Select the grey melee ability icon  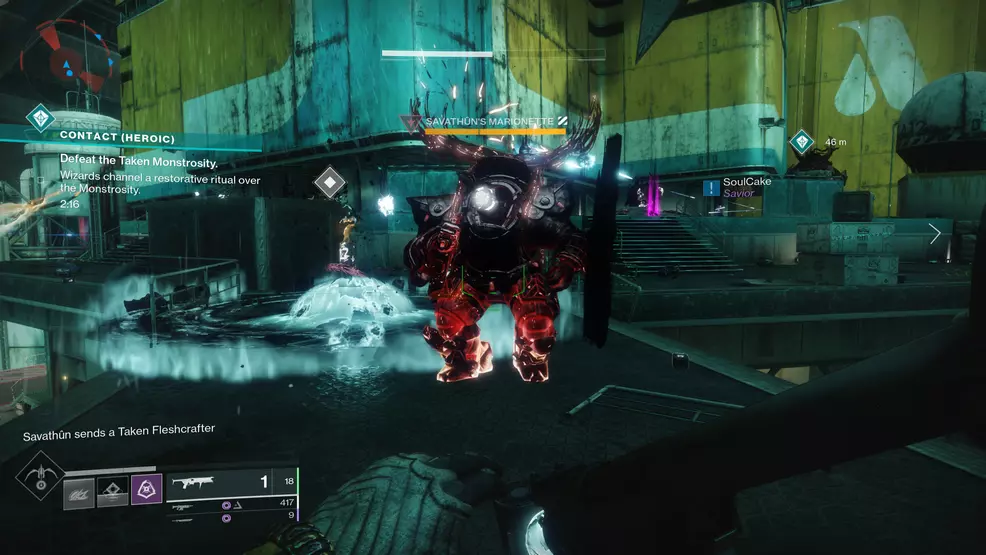[x=79, y=493]
